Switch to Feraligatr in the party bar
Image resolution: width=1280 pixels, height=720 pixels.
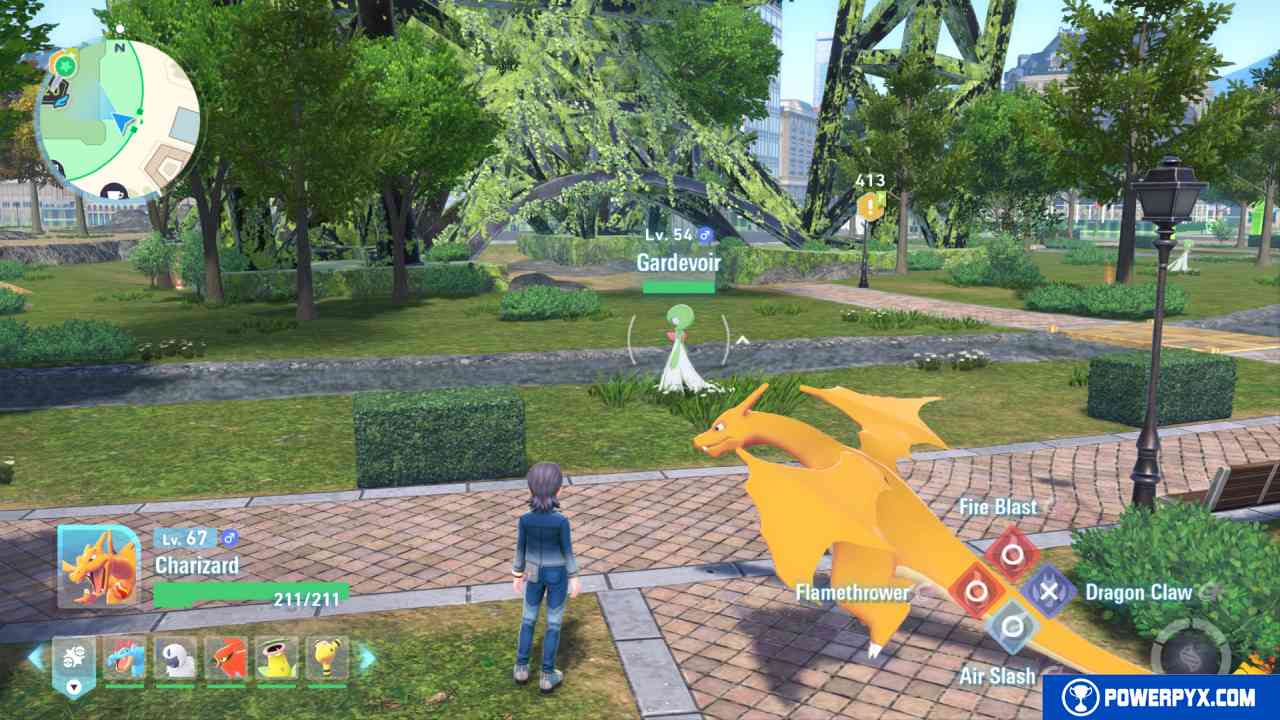pyautogui.click(x=125, y=658)
